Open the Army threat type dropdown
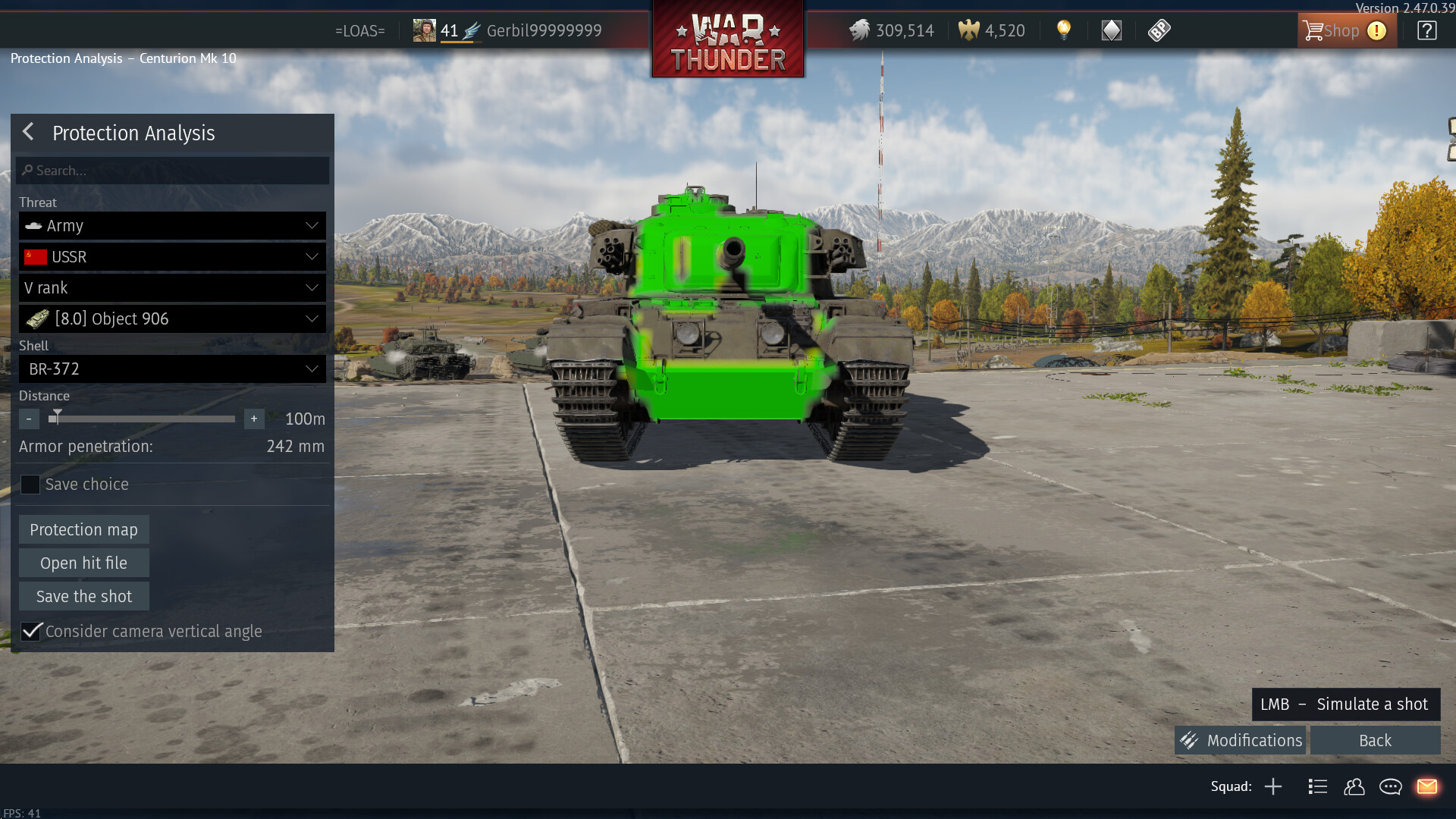 point(173,226)
